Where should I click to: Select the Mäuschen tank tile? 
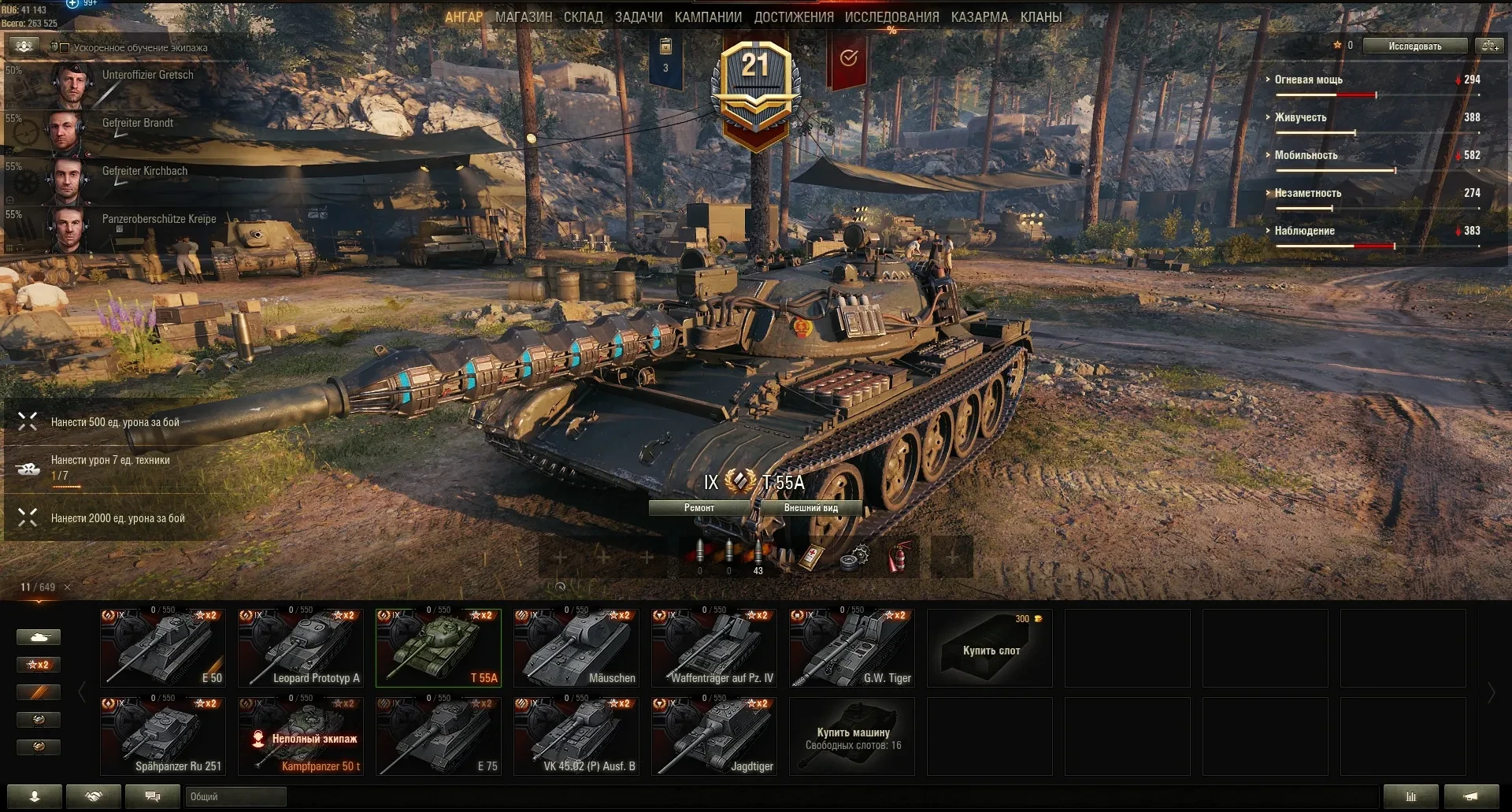tap(576, 647)
